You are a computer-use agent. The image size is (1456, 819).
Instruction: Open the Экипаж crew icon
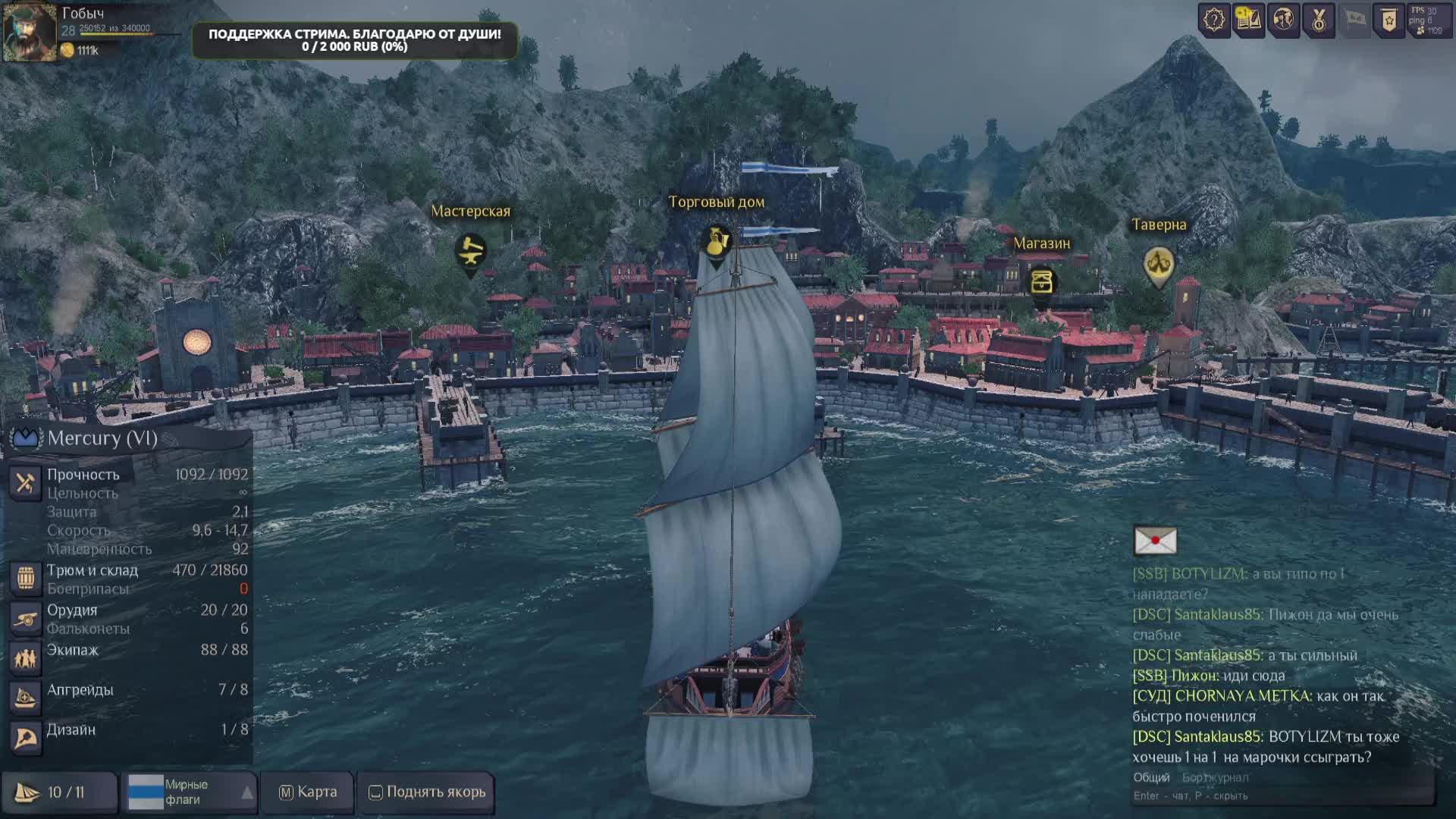point(25,657)
